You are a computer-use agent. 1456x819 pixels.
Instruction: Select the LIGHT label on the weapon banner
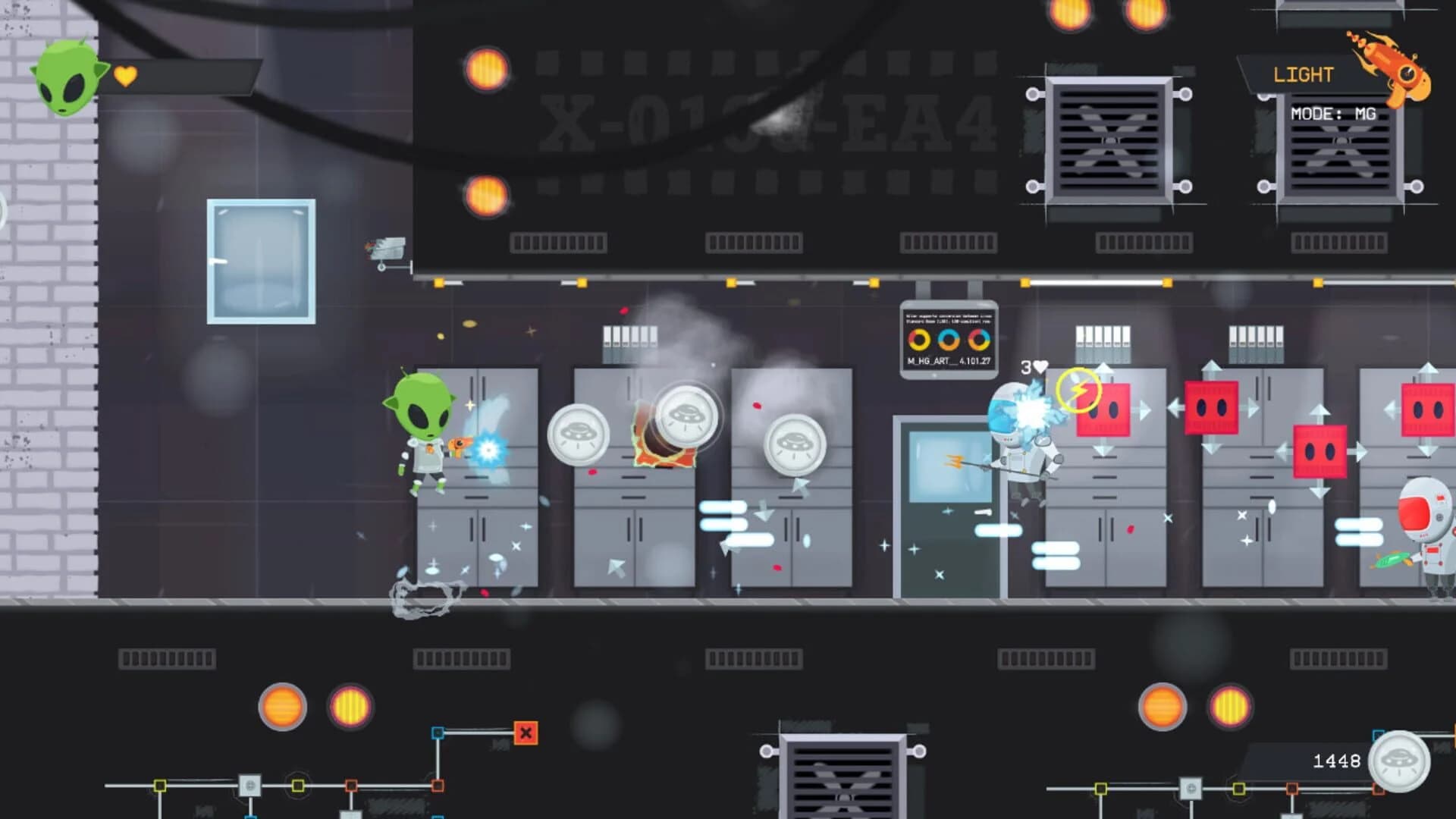pyautogui.click(x=1302, y=73)
